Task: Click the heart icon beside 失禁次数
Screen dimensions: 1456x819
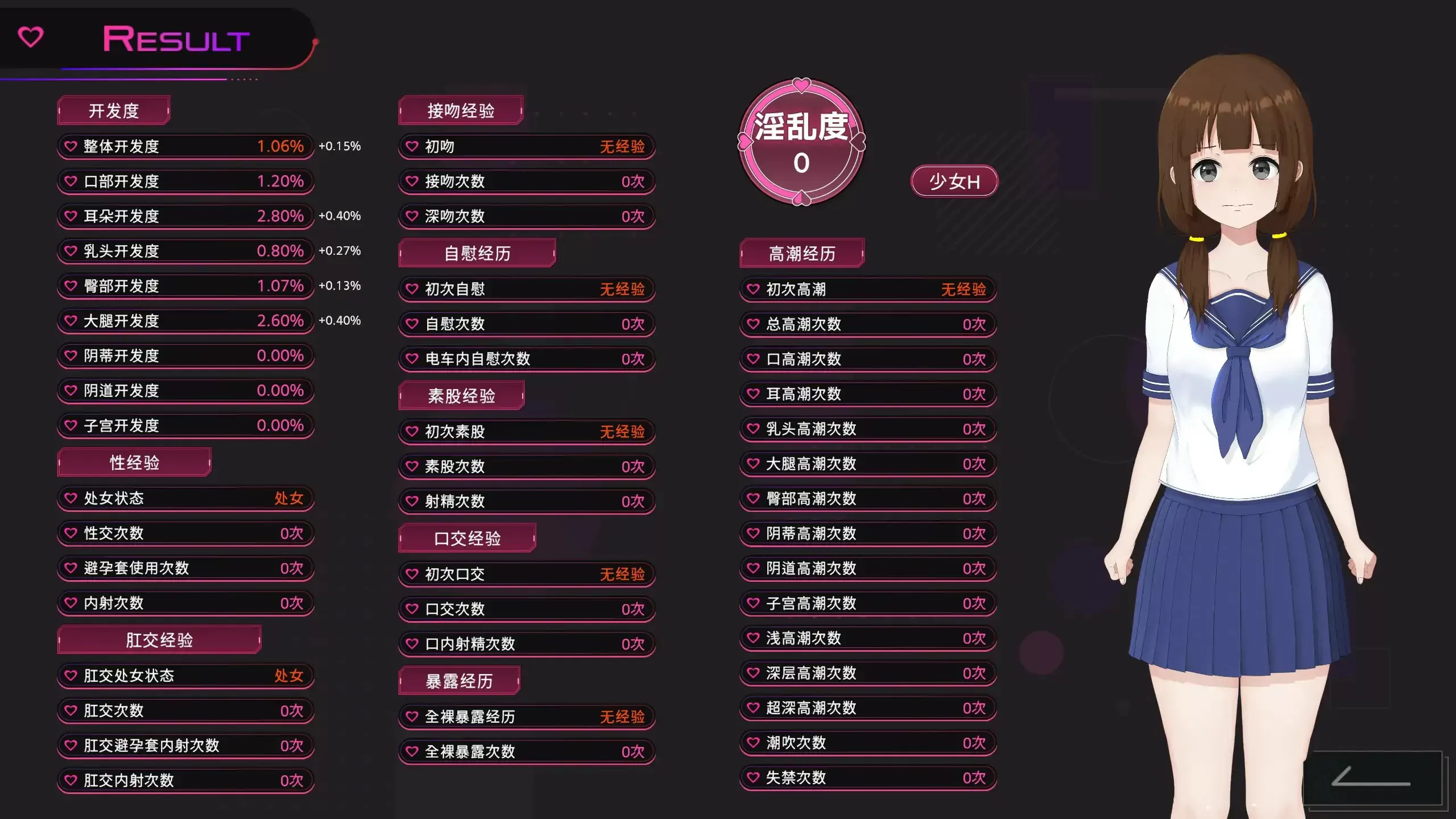Action: point(752,778)
